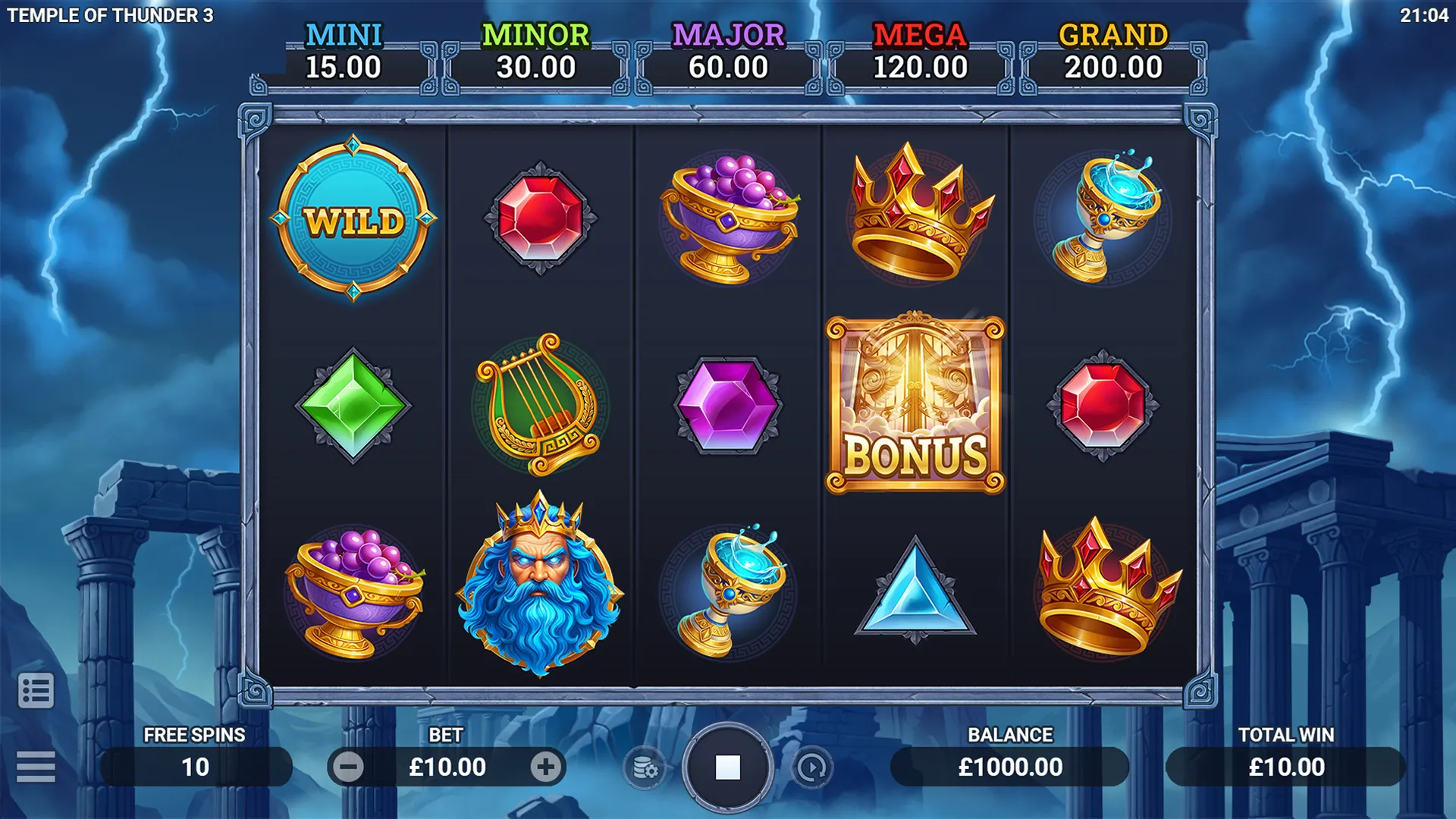Show the paytable list
The width and height of the screenshot is (1456, 819).
point(36,690)
